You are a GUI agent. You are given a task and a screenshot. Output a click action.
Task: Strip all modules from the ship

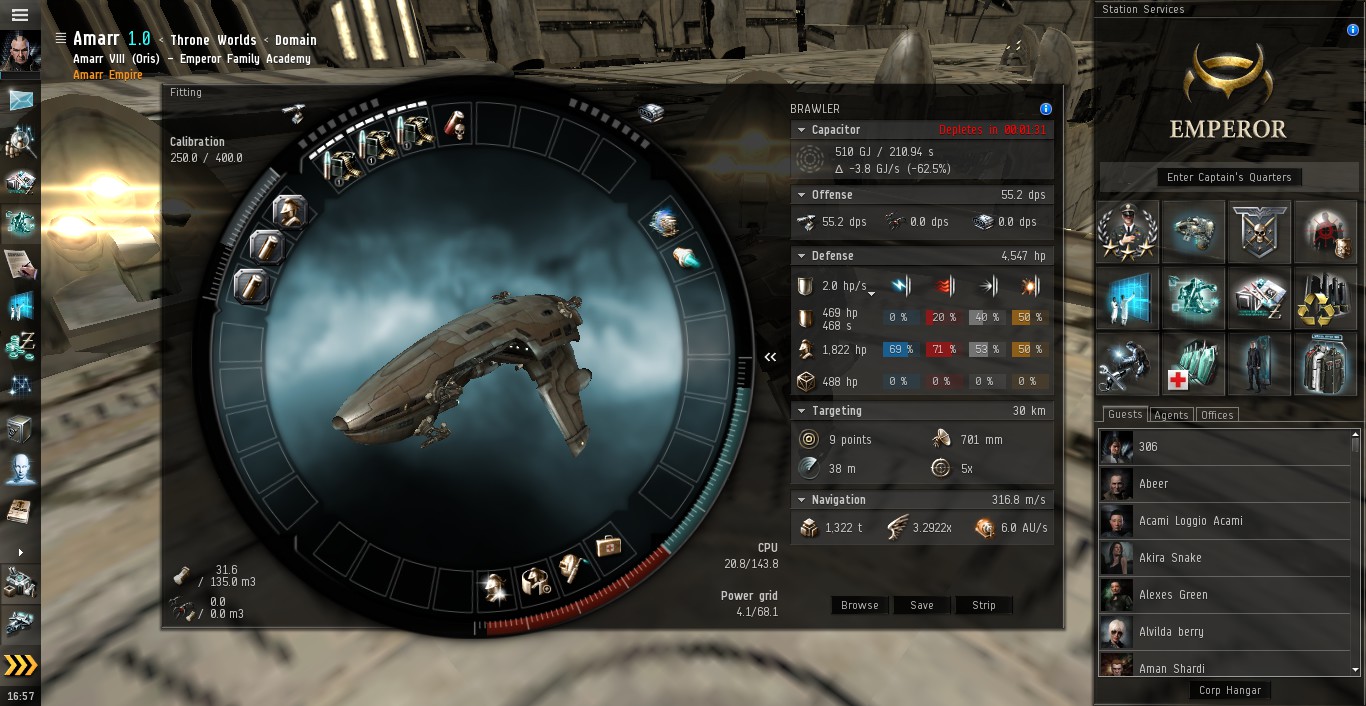[984, 605]
